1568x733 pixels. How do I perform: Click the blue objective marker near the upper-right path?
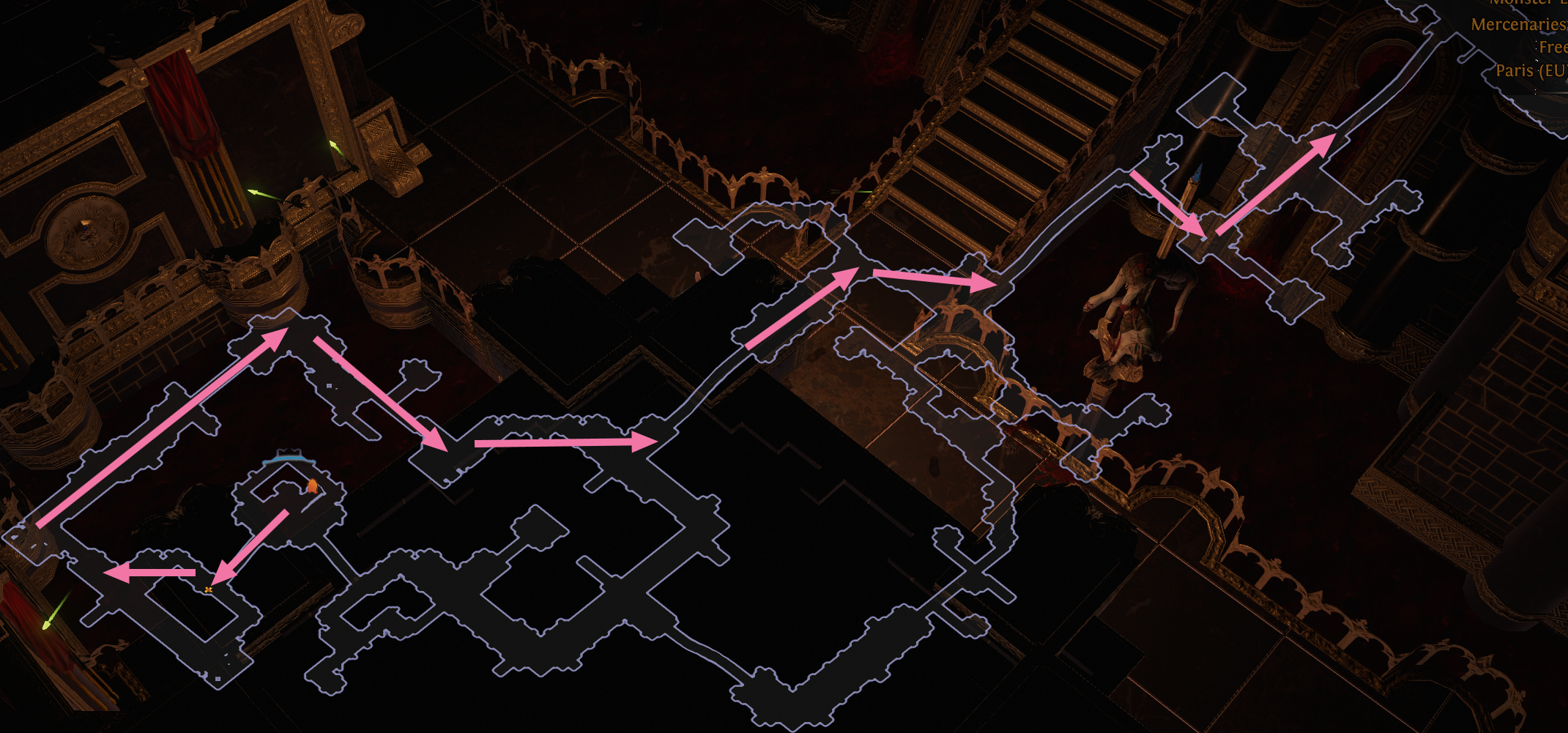1197,174
